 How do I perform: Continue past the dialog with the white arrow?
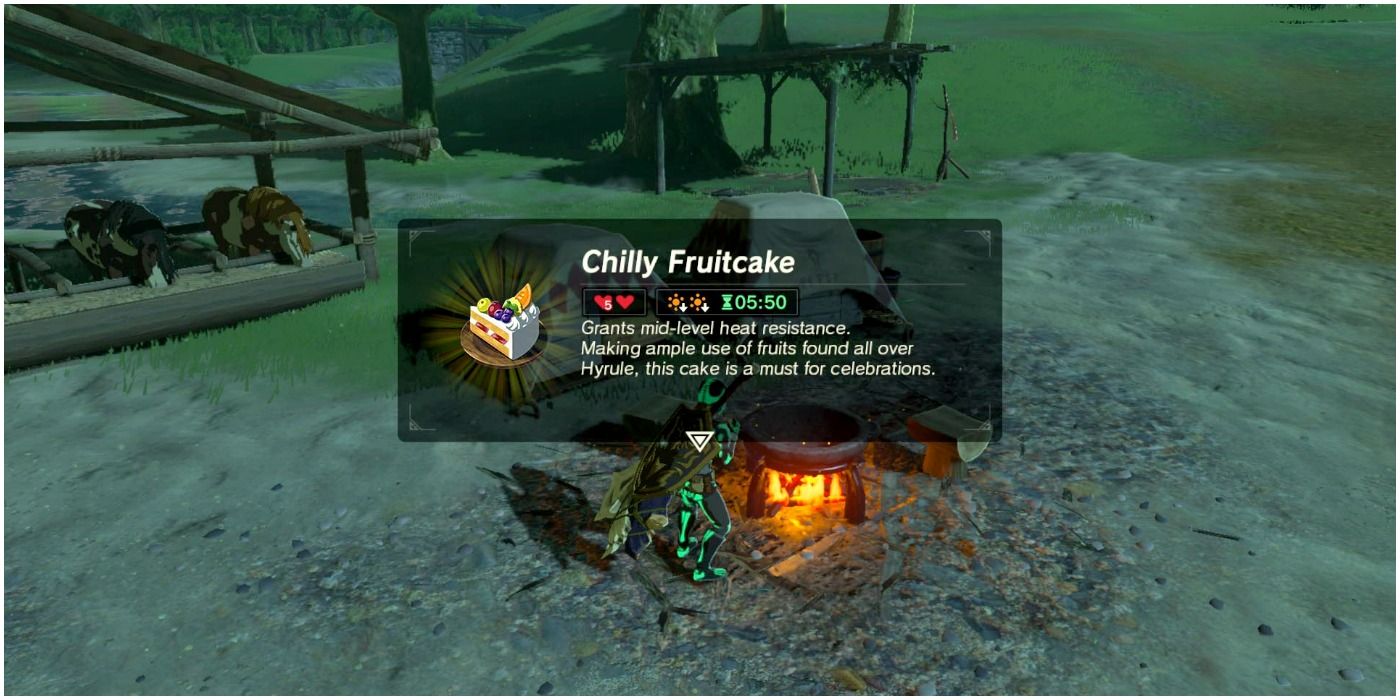pos(699,441)
